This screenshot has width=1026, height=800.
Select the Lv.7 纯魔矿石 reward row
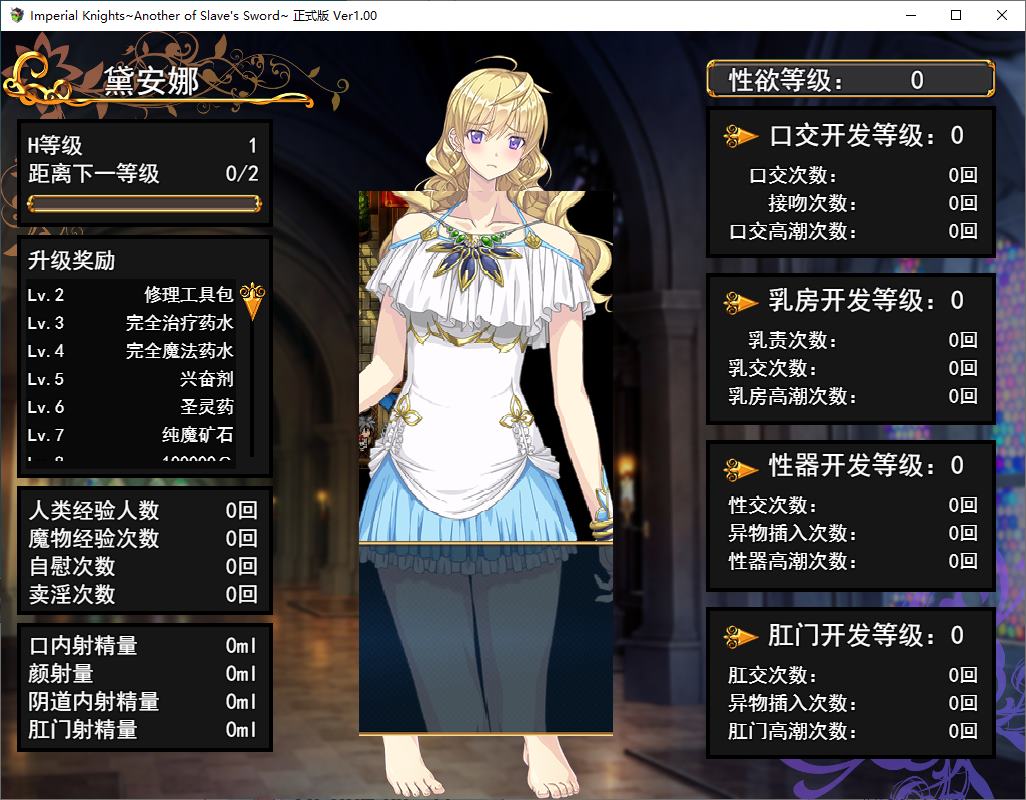(130, 435)
